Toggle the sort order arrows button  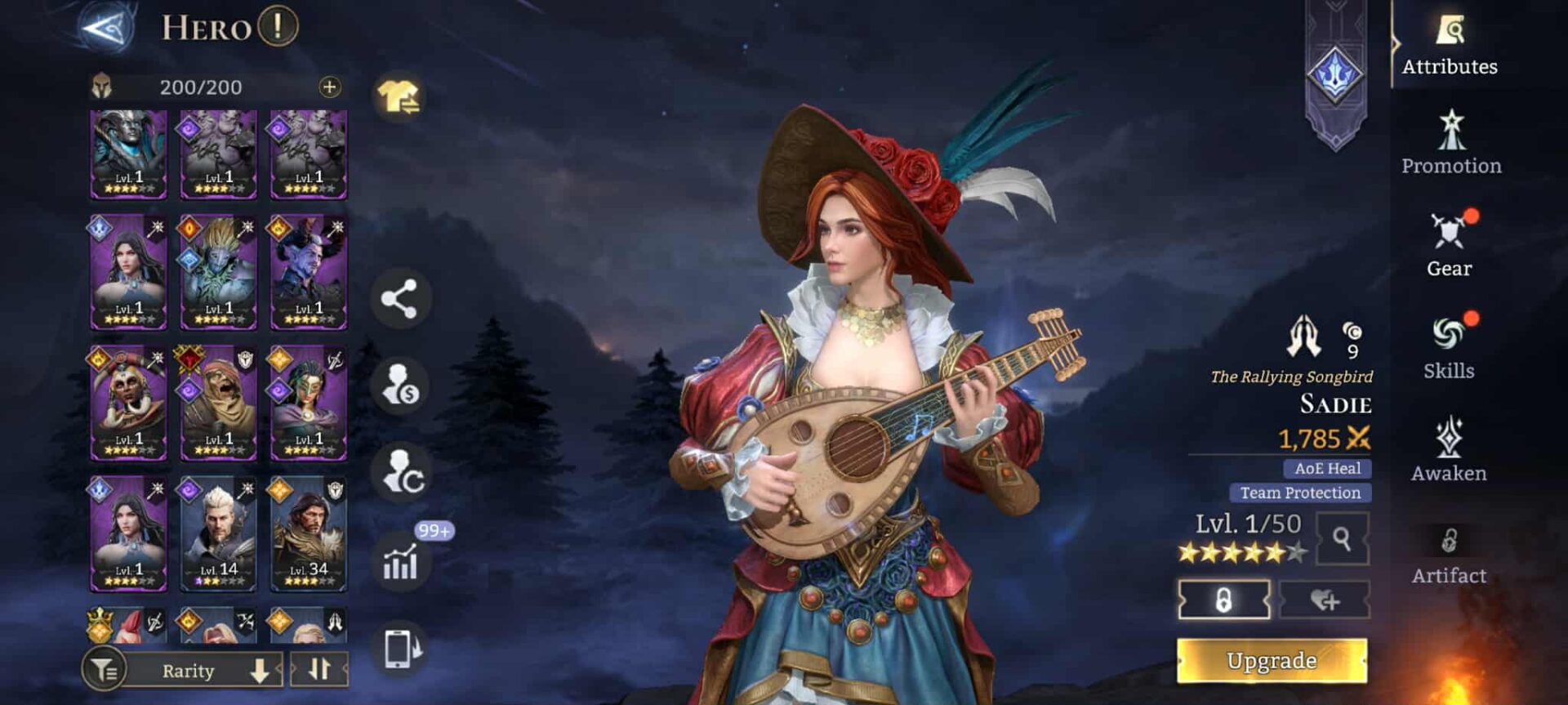click(x=319, y=670)
